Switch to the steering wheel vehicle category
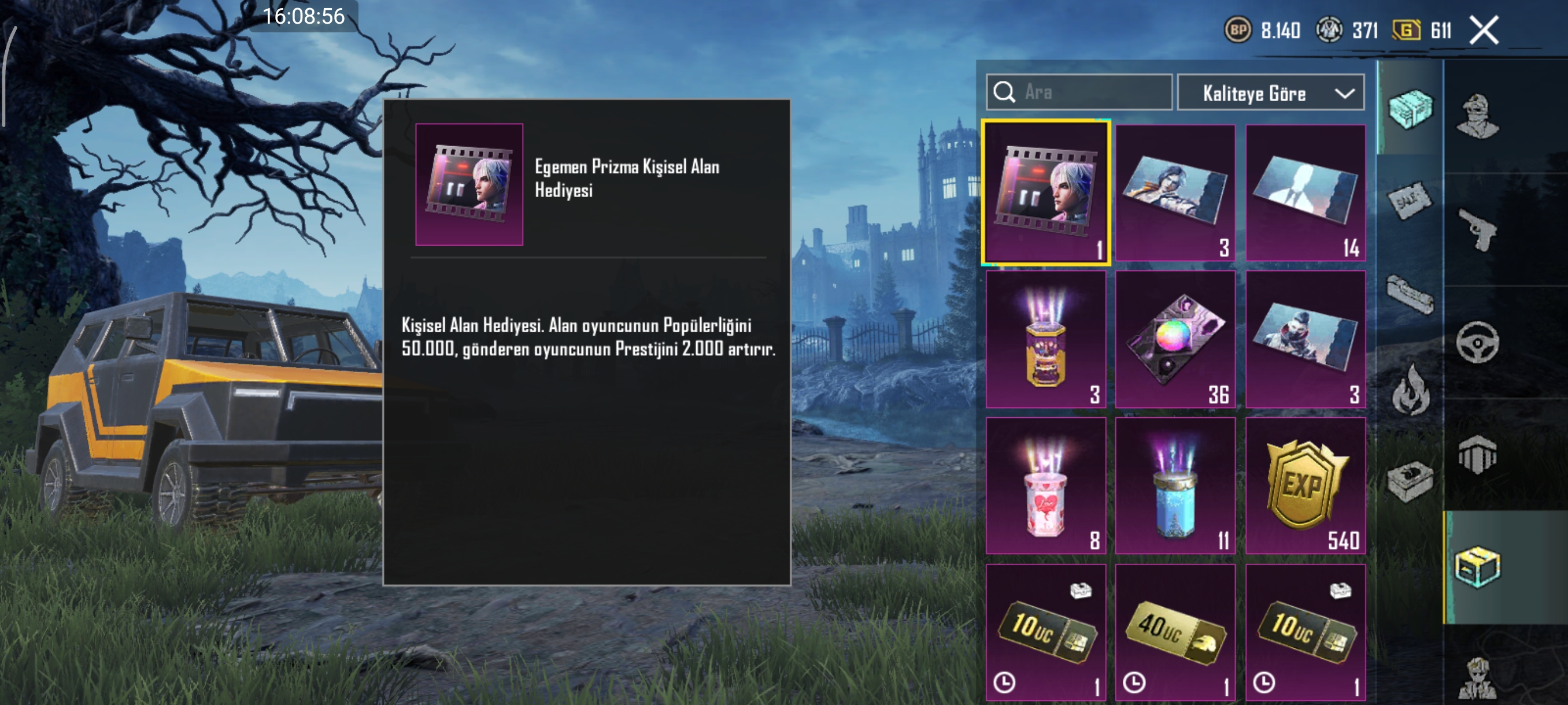Screen dimensions: 1568x705 point(1478,342)
